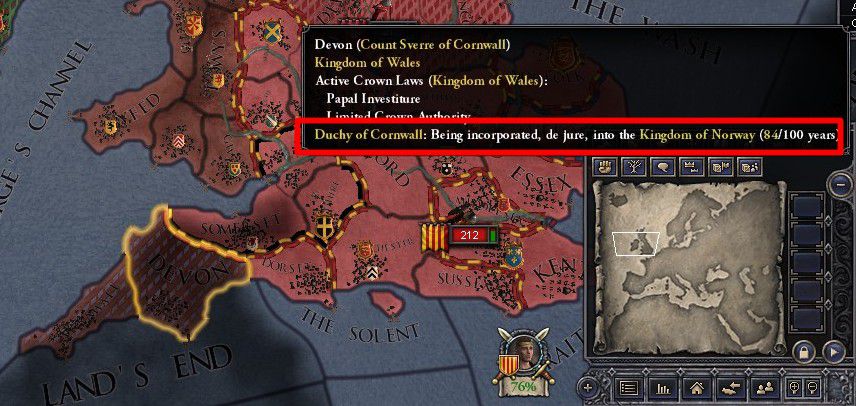Select the hand icon map mode
The height and width of the screenshot is (406, 856).
pos(603,167)
